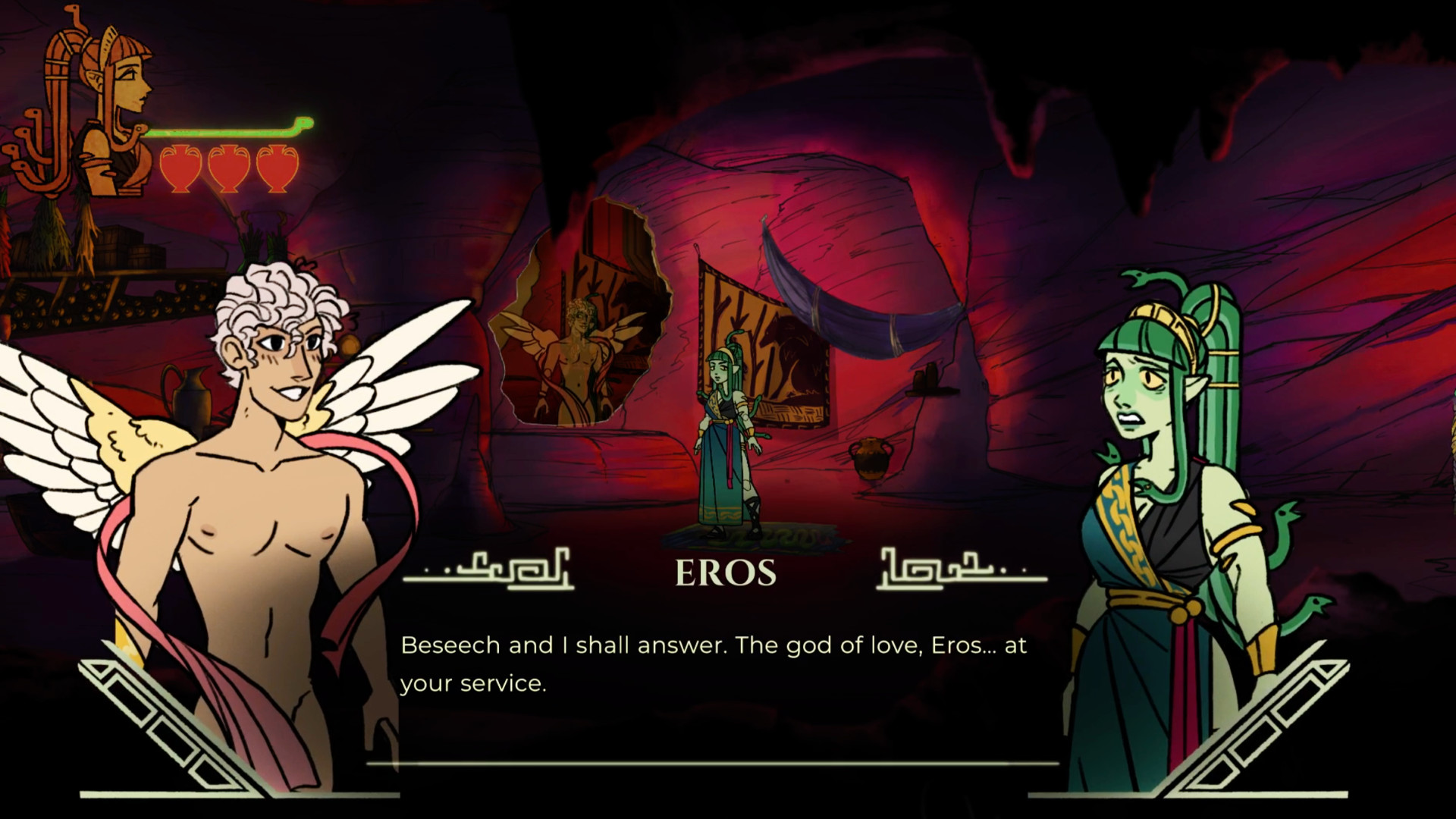Select the EROS name label above the dialogue
The image size is (1456, 819).
click(x=727, y=574)
